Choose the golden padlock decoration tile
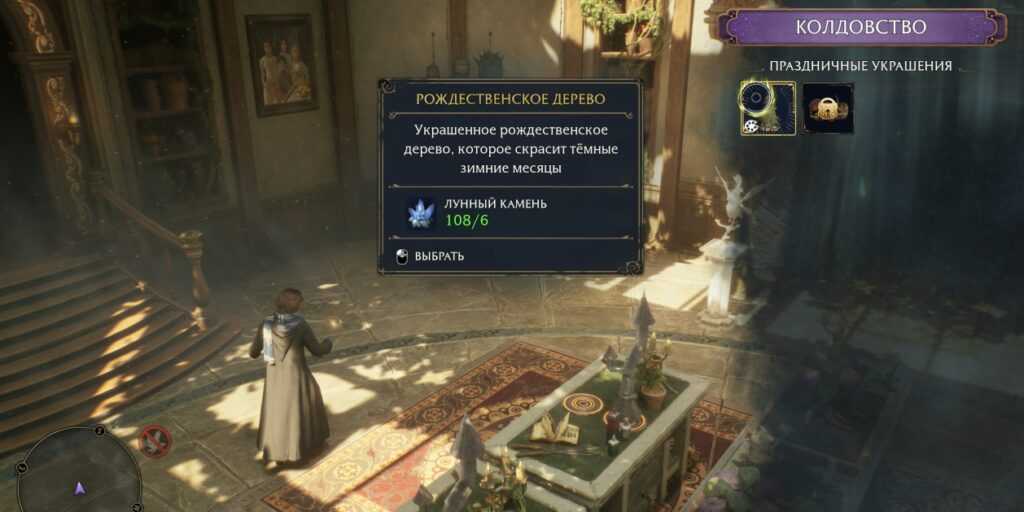The width and height of the screenshot is (1024, 512). (x=827, y=108)
